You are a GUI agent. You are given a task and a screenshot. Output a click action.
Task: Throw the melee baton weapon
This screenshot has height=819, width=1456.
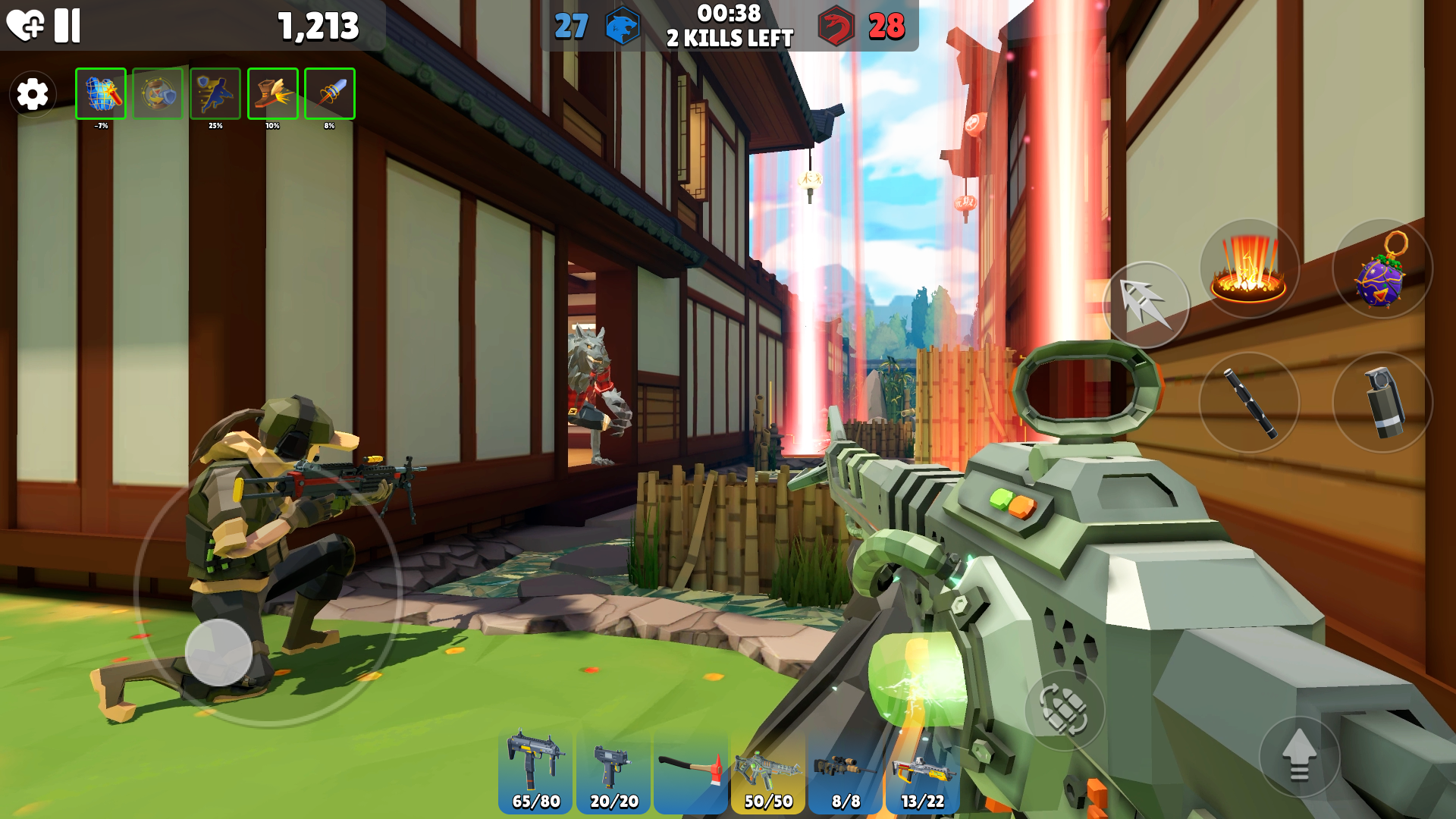pyautogui.click(x=1250, y=402)
